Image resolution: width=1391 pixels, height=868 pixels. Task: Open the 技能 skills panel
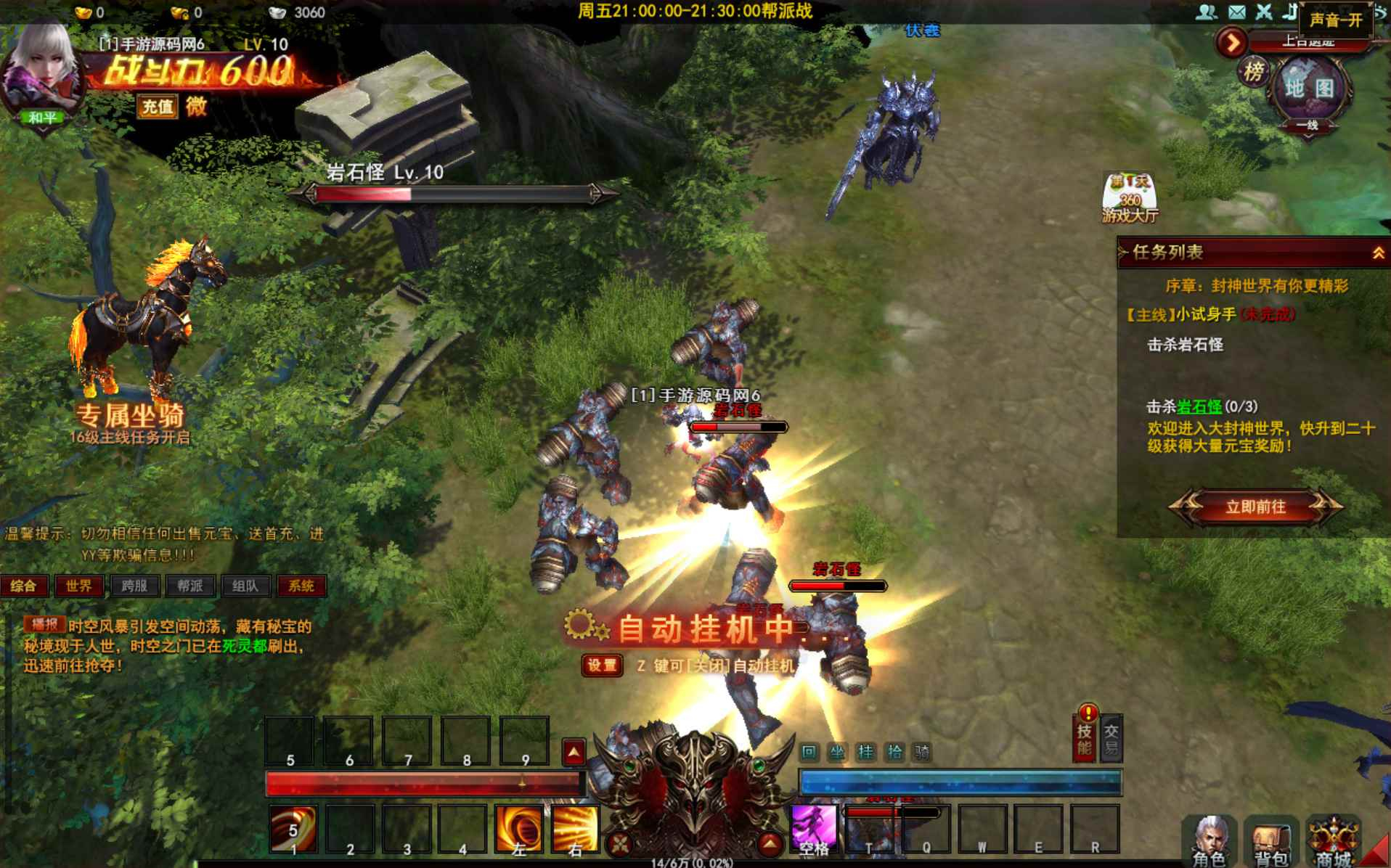[1085, 737]
